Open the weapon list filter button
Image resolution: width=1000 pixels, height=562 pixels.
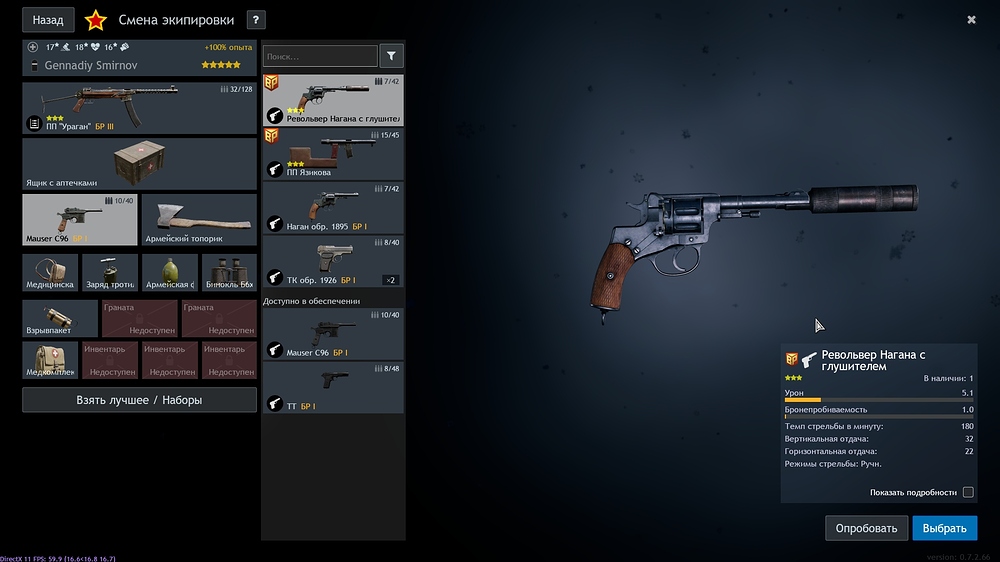coord(392,57)
